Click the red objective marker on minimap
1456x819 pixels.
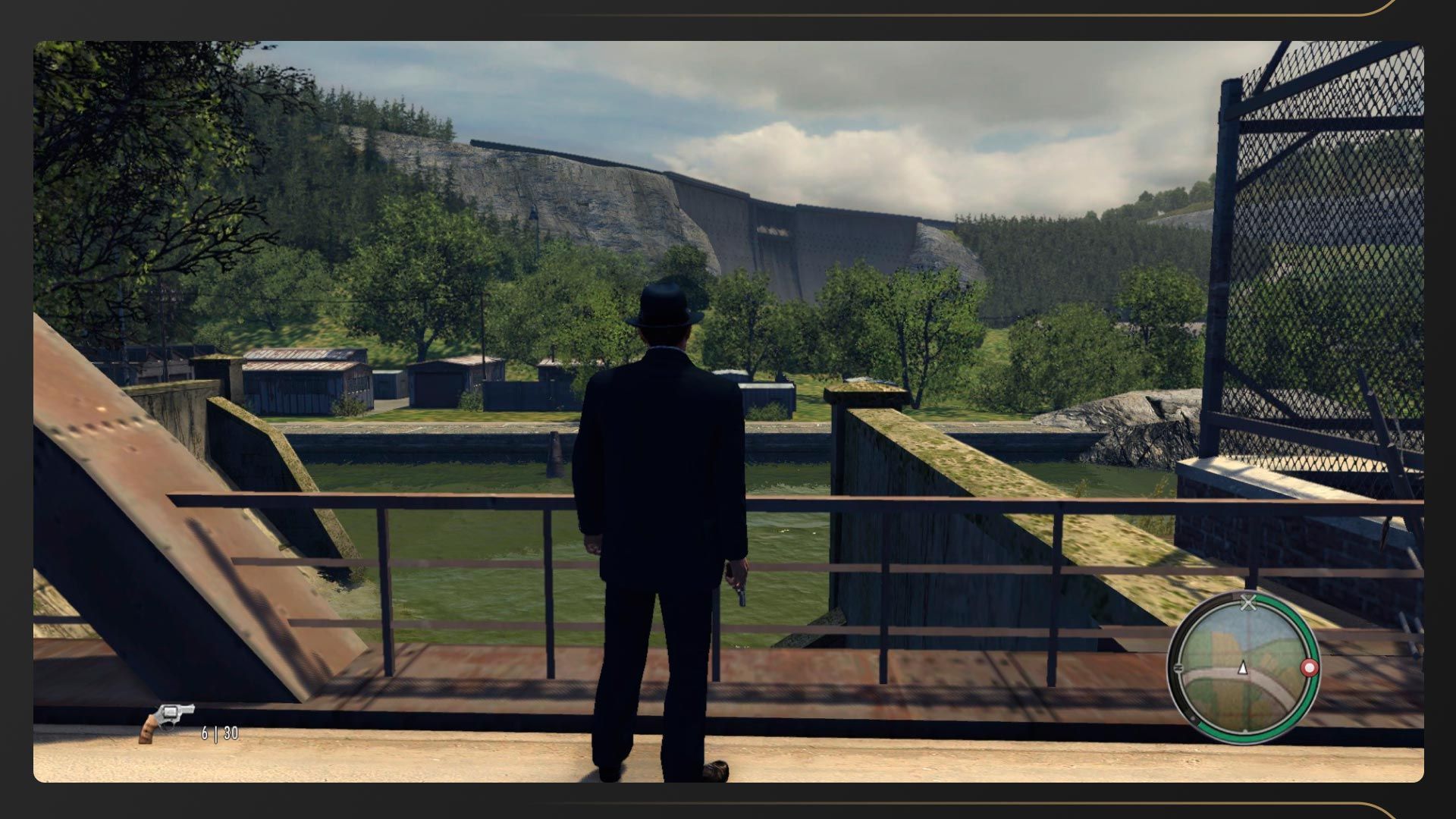coord(1309,668)
